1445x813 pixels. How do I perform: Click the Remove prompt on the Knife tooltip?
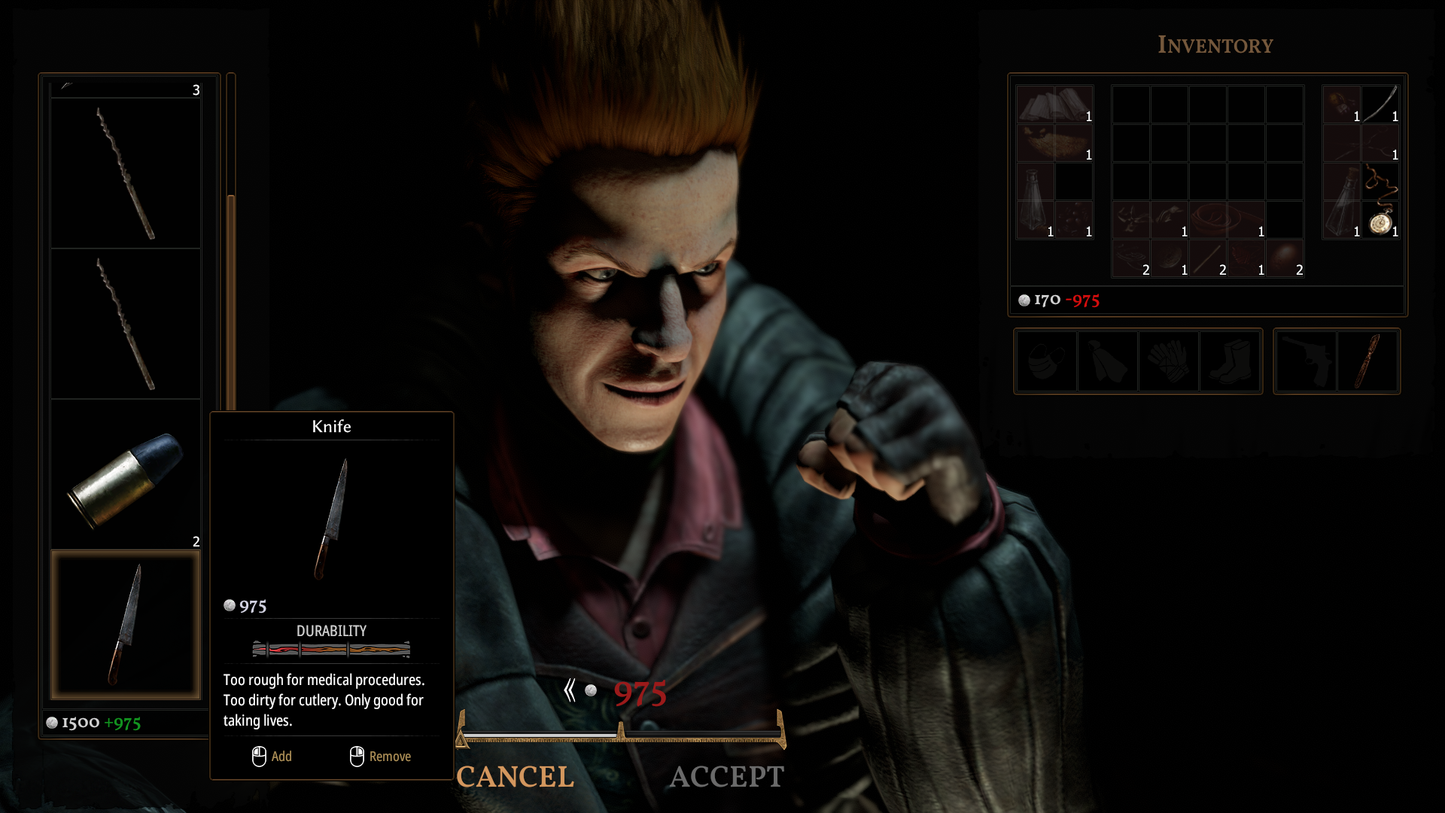tap(380, 757)
